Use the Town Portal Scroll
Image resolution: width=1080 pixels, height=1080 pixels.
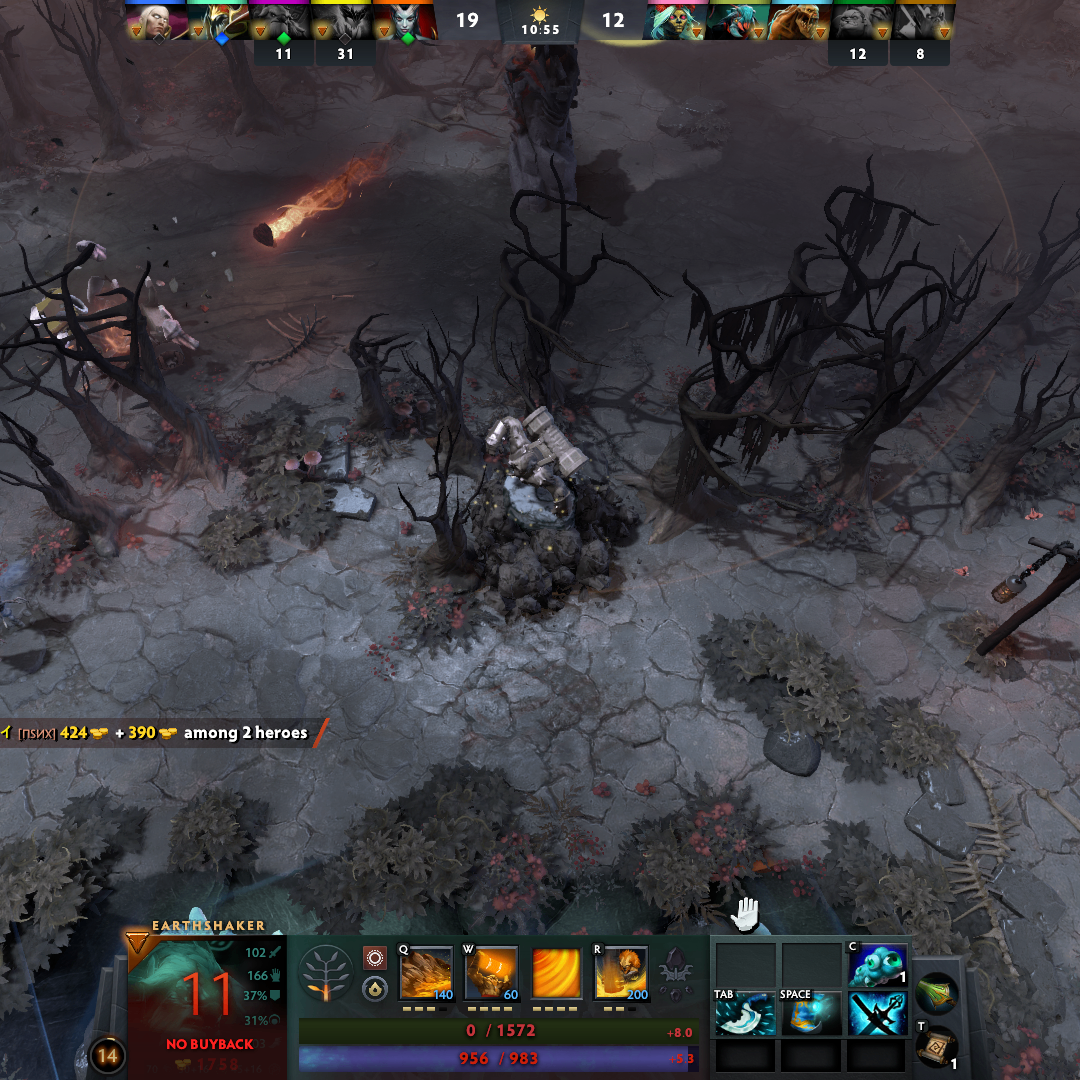click(x=937, y=1047)
